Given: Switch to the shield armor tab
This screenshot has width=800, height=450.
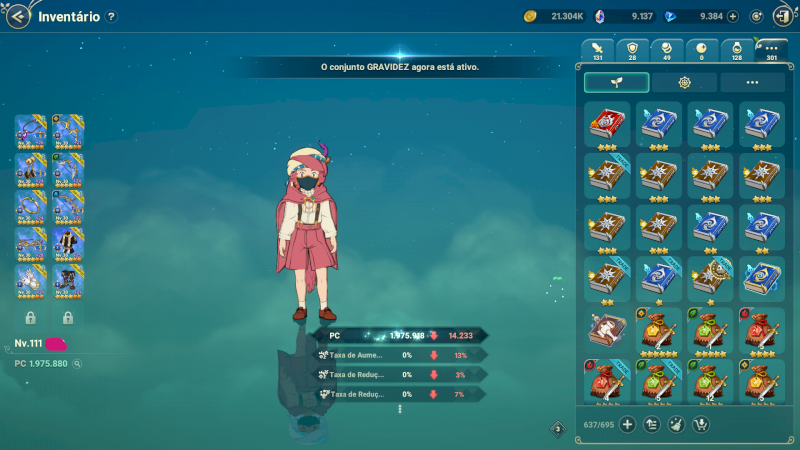Looking at the screenshot, I should click(632, 50).
